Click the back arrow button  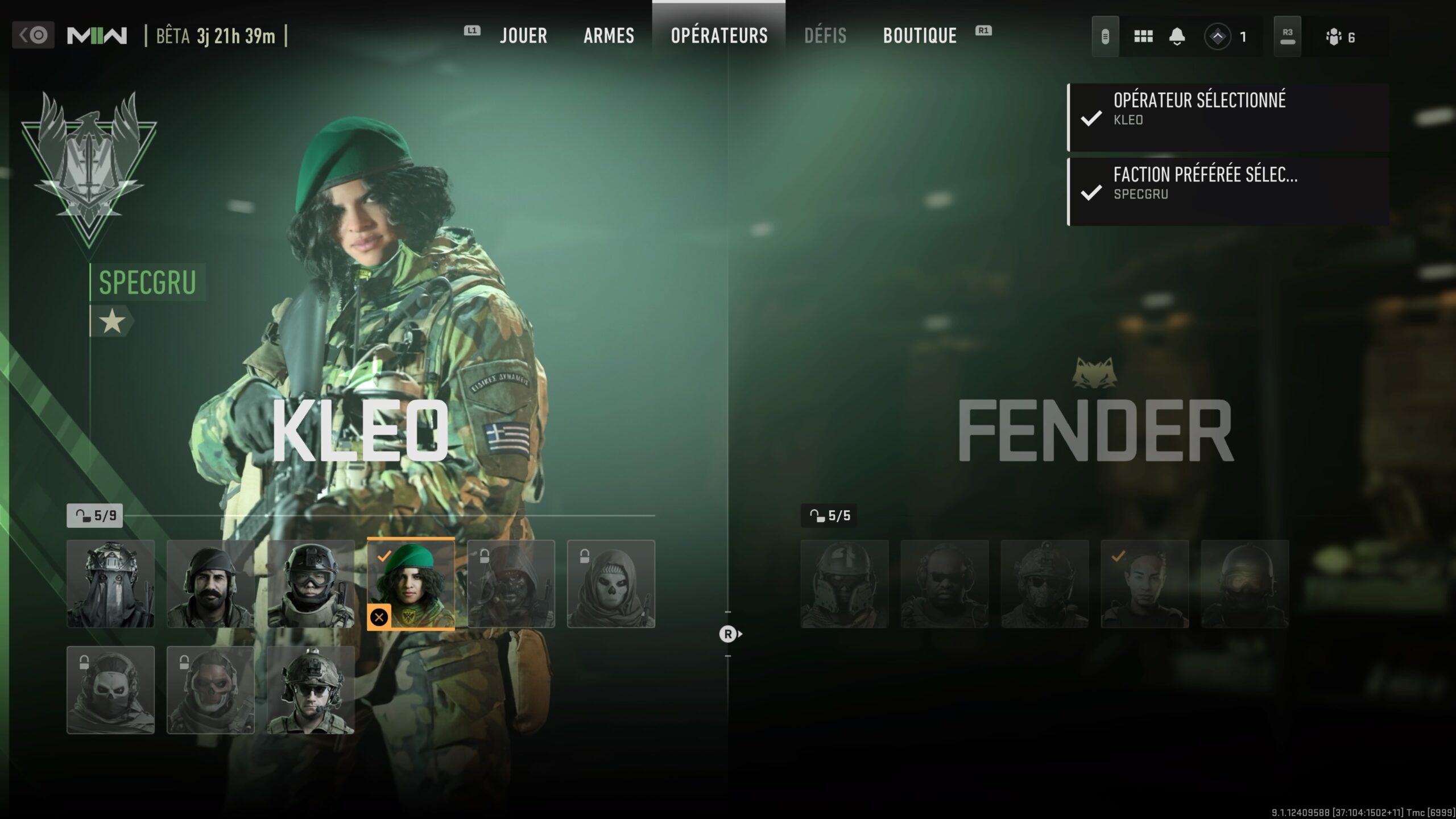tap(33, 35)
